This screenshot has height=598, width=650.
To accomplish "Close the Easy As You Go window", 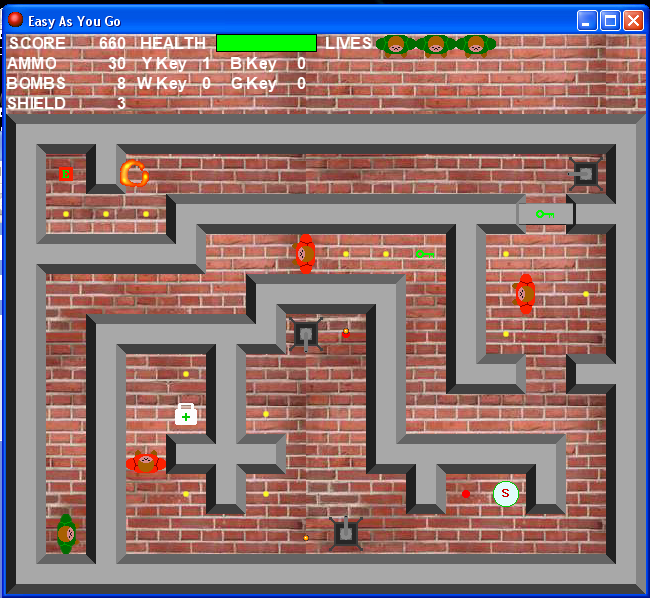I will pyautogui.click(x=633, y=20).
